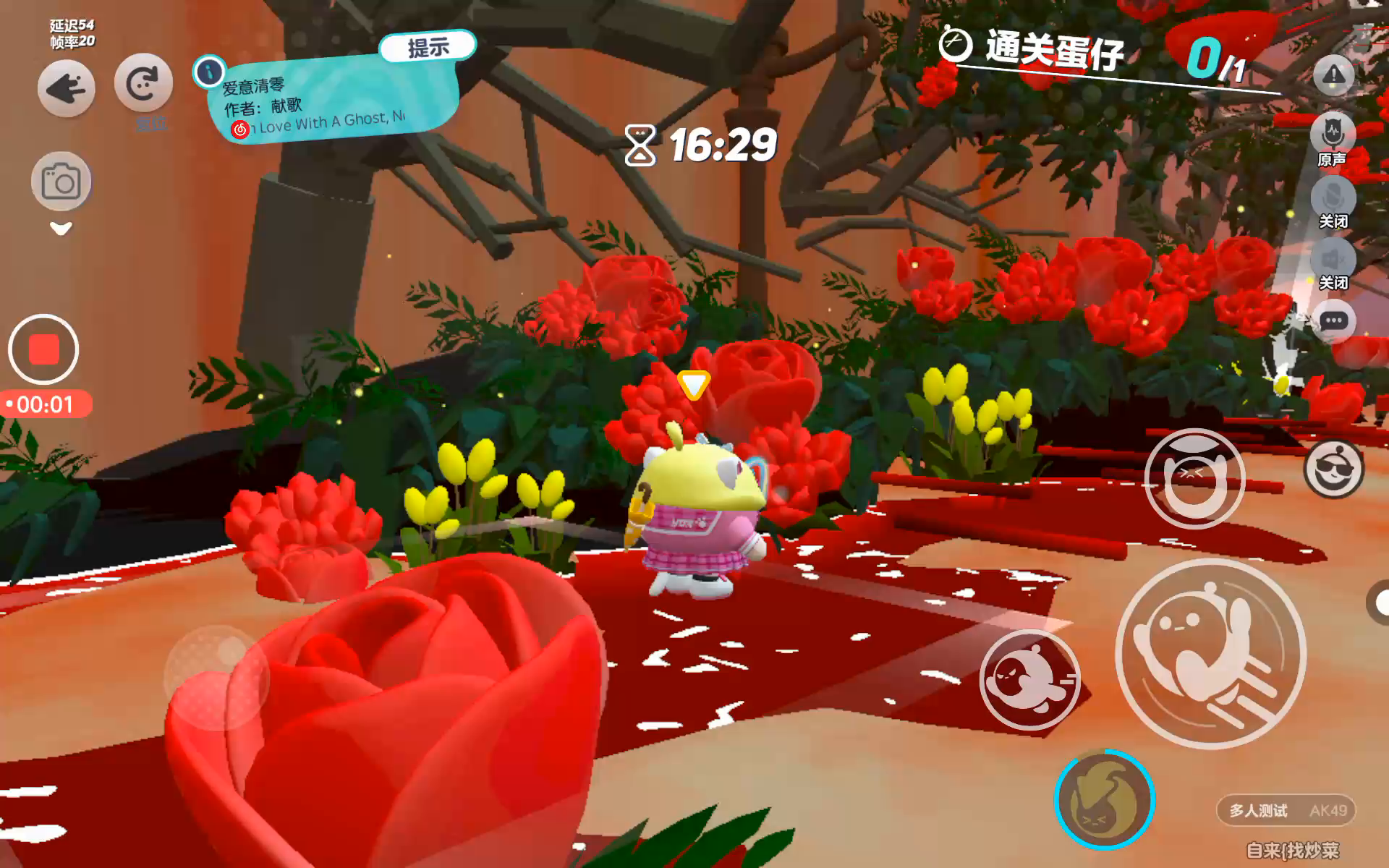The image size is (1389, 868).
Task: Use the dive tackle action button
Action: point(1029,679)
